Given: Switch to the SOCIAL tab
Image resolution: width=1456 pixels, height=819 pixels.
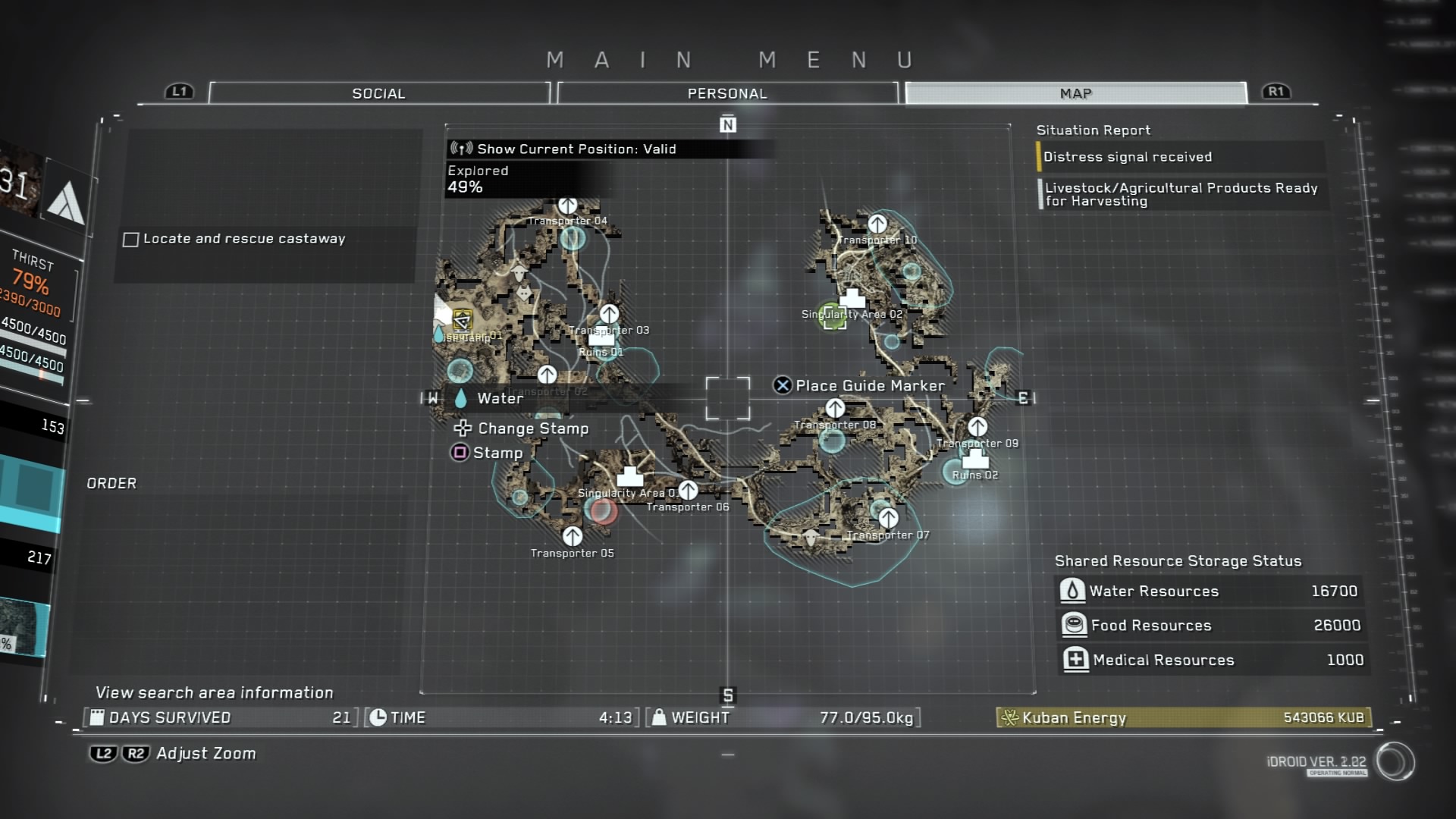Looking at the screenshot, I should [x=378, y=93].
